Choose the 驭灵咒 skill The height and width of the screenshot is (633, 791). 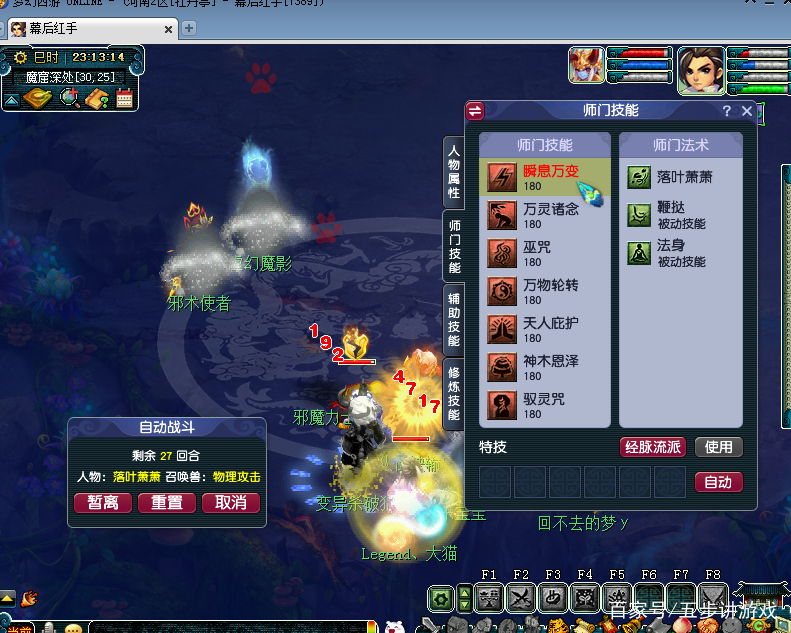tap(545, 405)
